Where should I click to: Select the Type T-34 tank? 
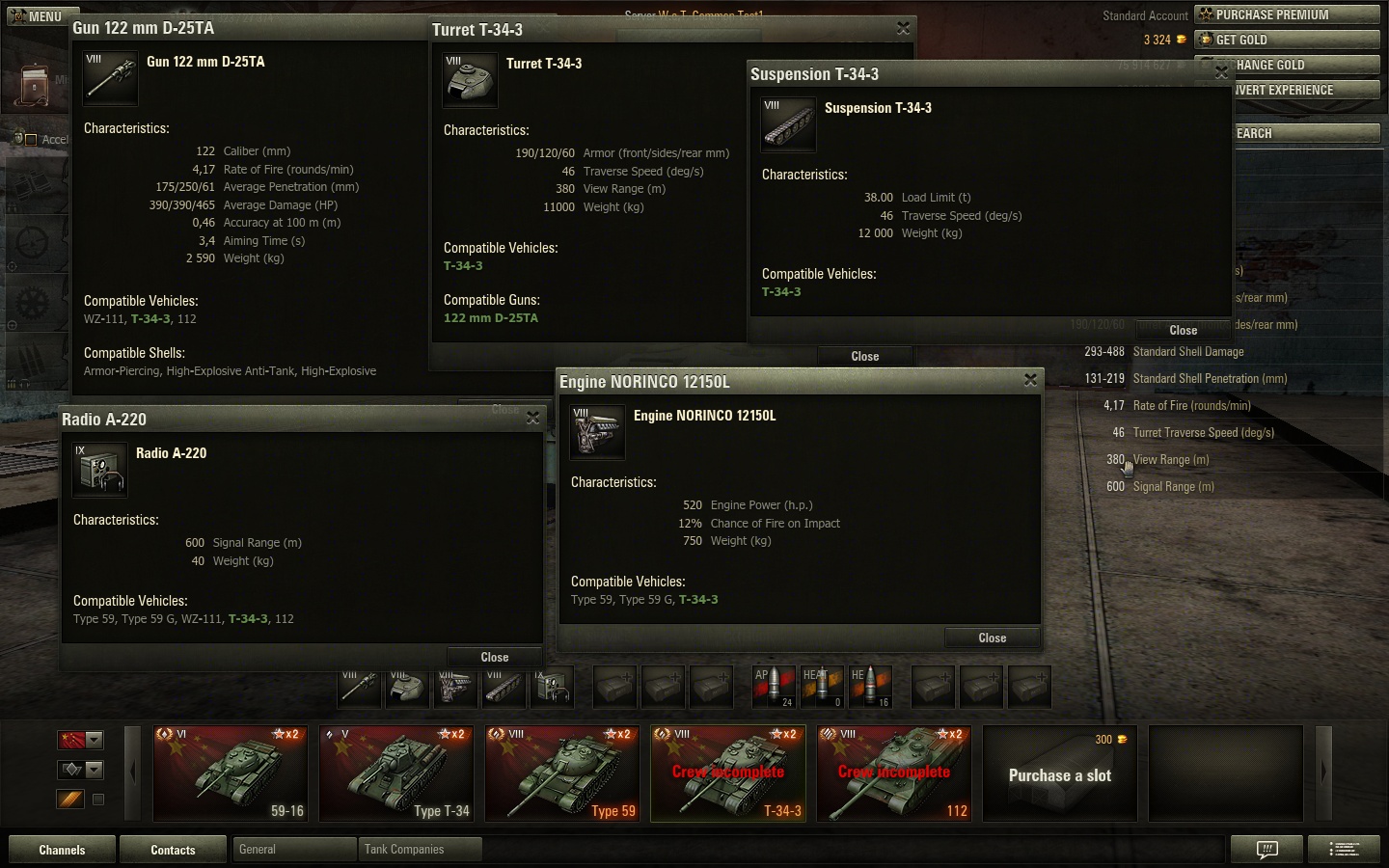coord(396,773)
